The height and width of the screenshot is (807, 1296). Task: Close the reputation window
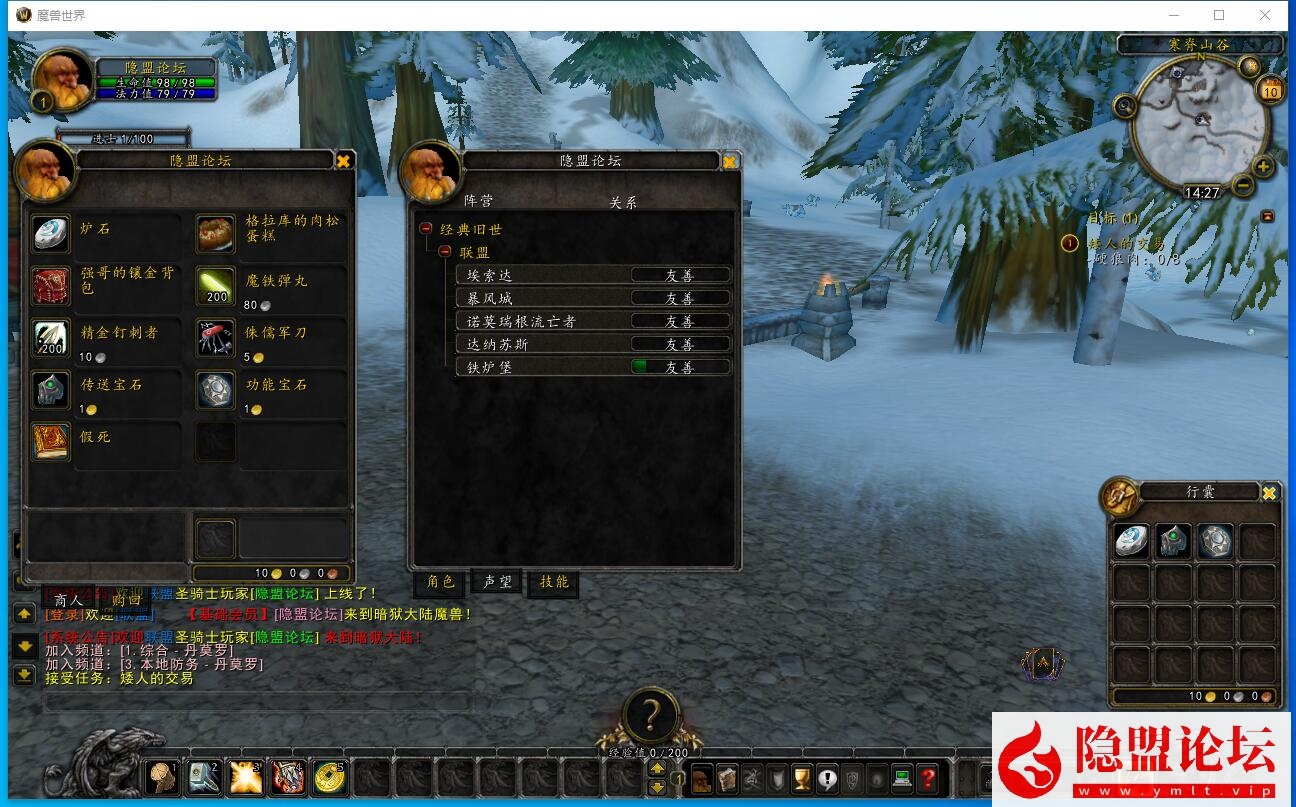729,161
